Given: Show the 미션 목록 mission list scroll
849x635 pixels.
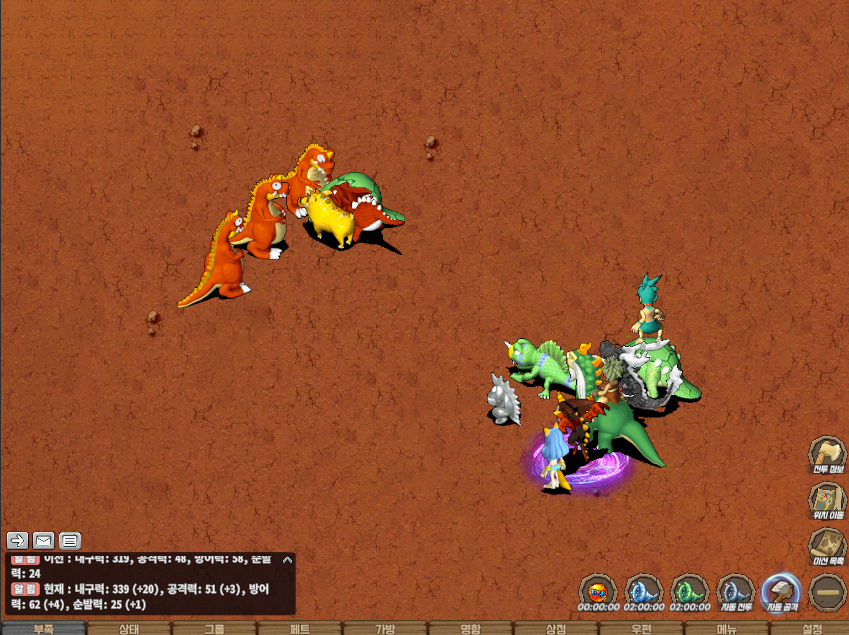Looking at the screenshot, I should 827,546.
